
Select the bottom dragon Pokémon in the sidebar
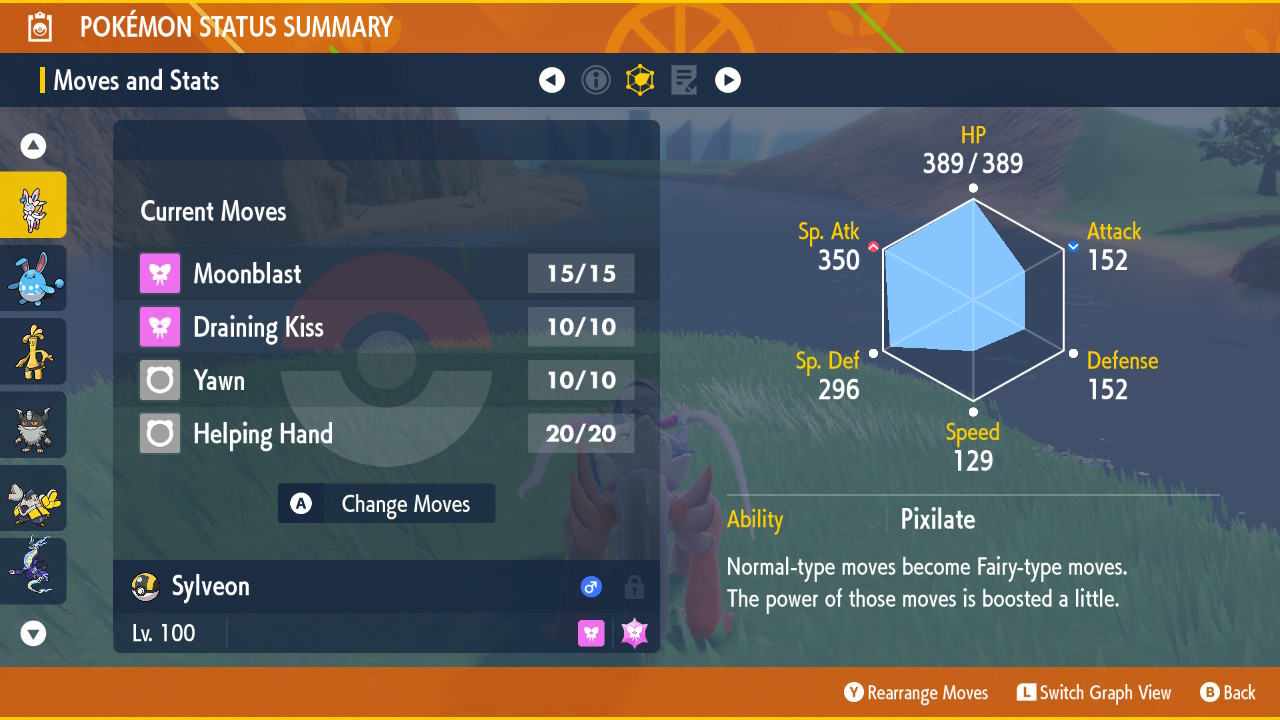tap(33, 570)
